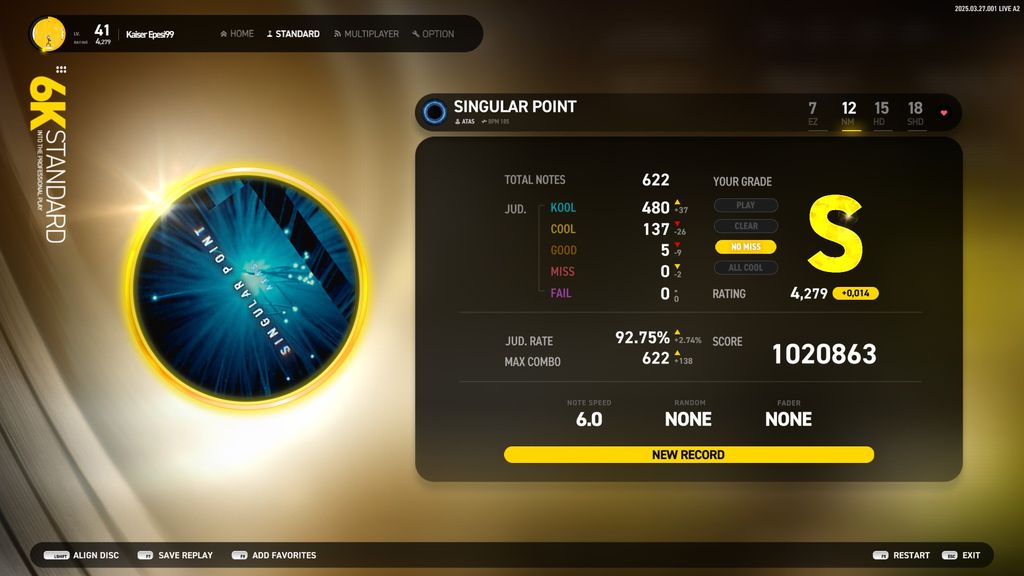This screenshot has width=1024, height=576.
Task: Switch to the 12 NM difficulty
Action: (x=849, y=113)
